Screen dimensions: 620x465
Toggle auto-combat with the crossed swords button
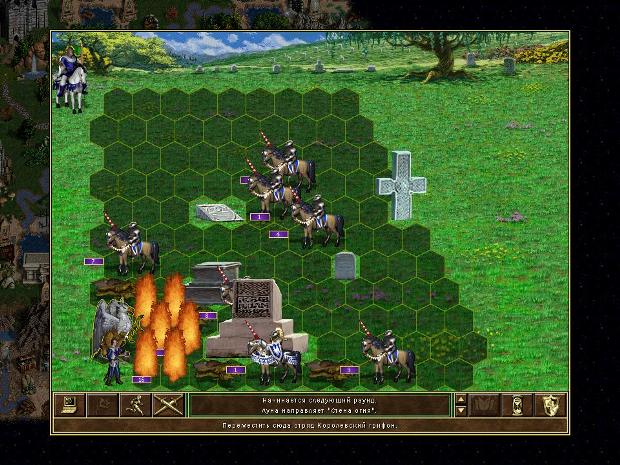[x=167, y=405]
